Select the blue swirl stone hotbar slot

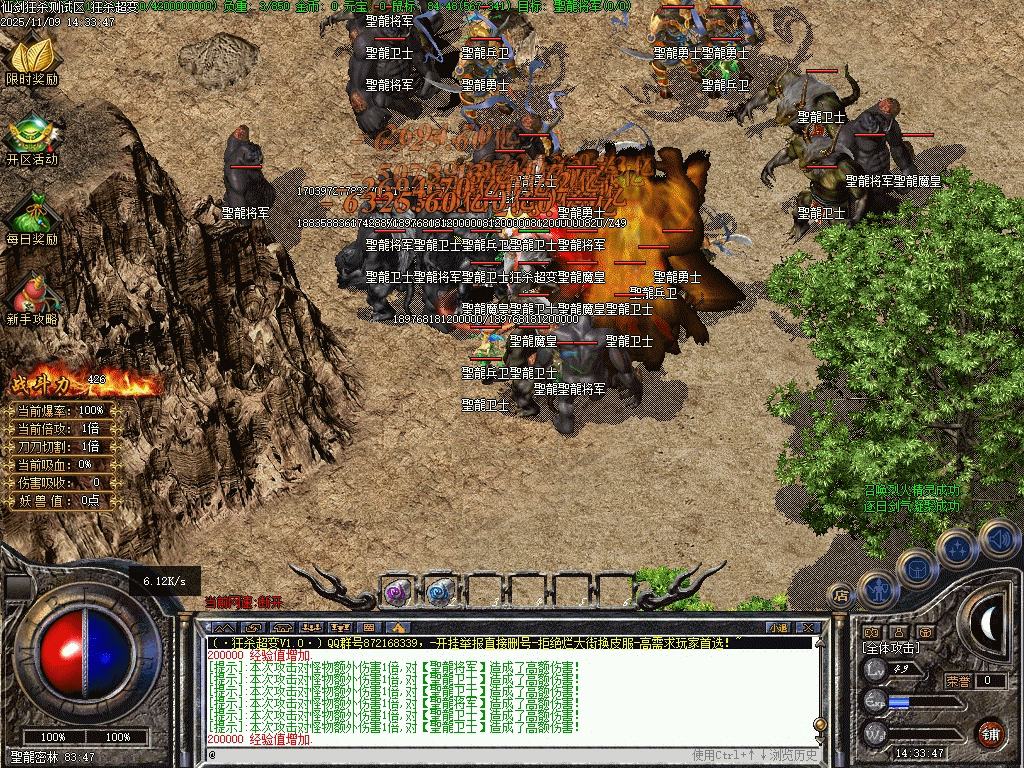point(439,592)
